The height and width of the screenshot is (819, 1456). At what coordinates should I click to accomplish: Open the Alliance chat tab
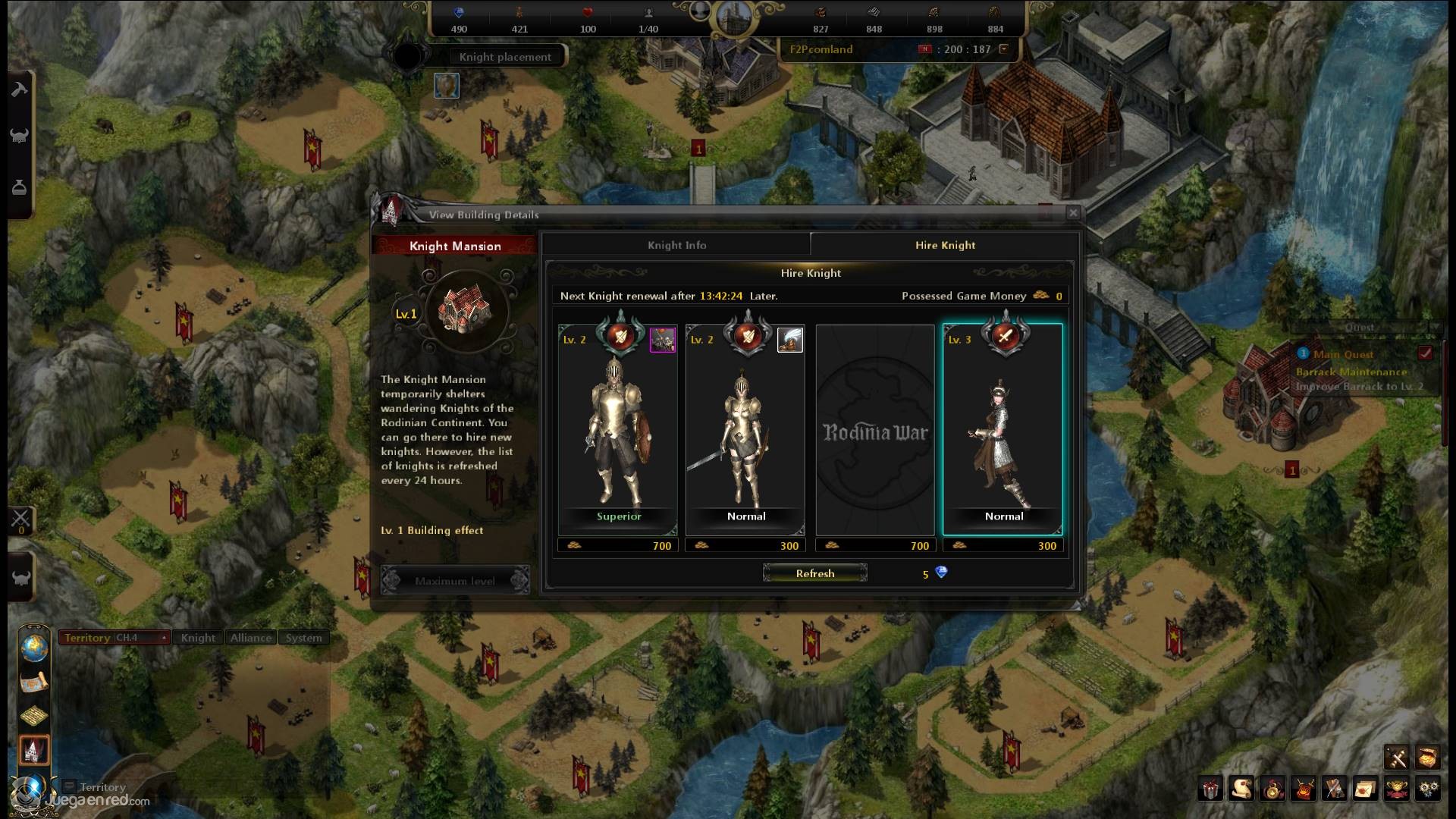point(251,638)
